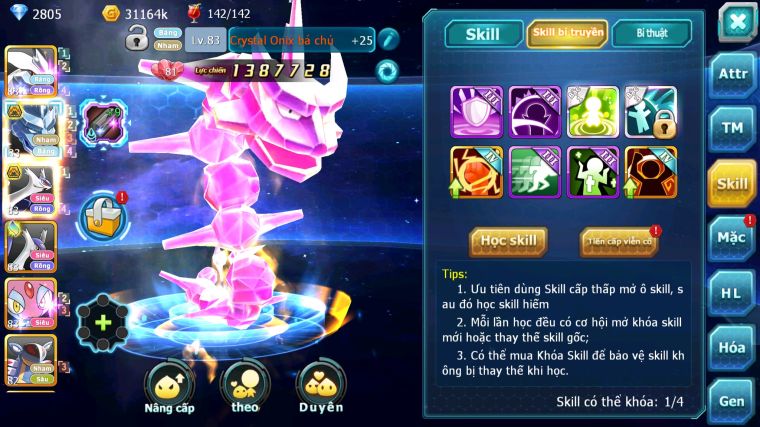Open the Hóa side tab

pyautogui.click(x=732, y=347)
